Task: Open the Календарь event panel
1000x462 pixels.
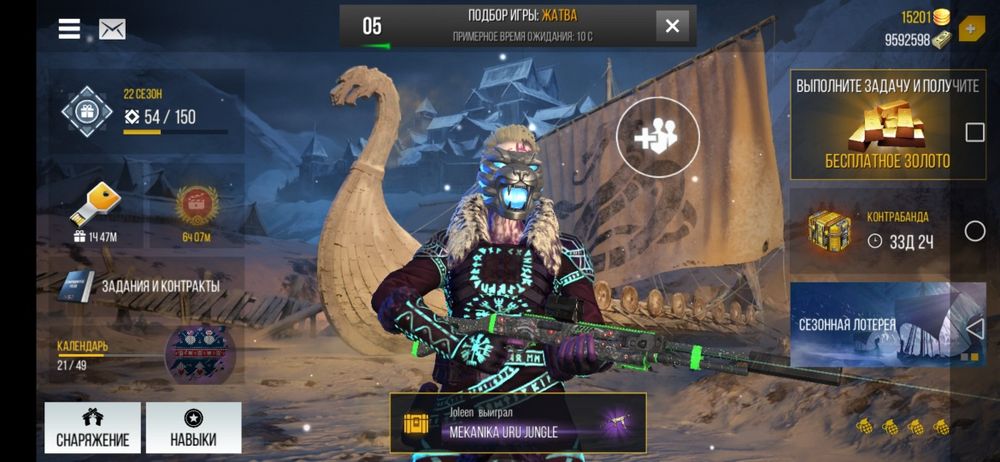Action: tap(144, 355)
